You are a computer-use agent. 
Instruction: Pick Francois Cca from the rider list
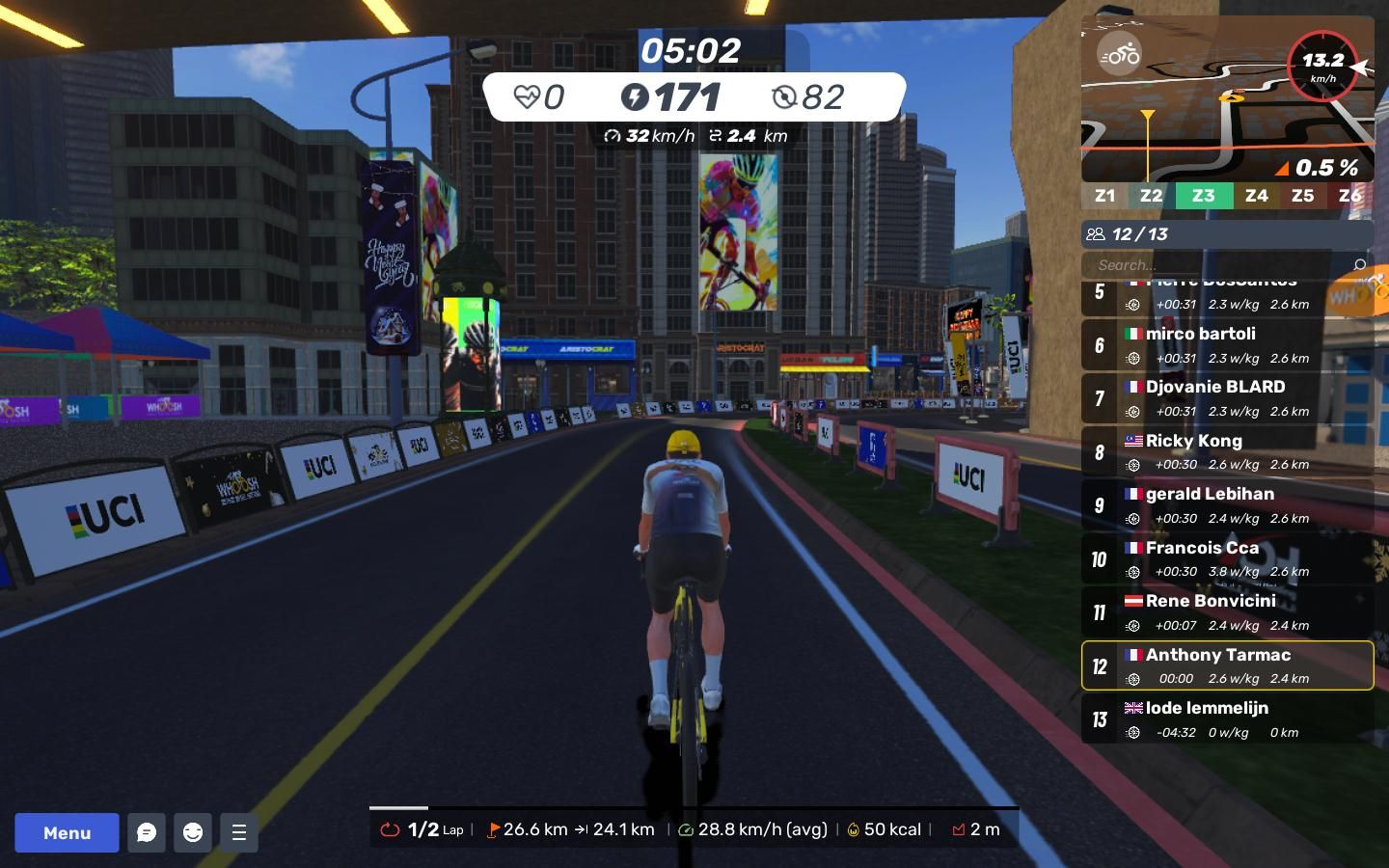click(x=1227, y=558)
